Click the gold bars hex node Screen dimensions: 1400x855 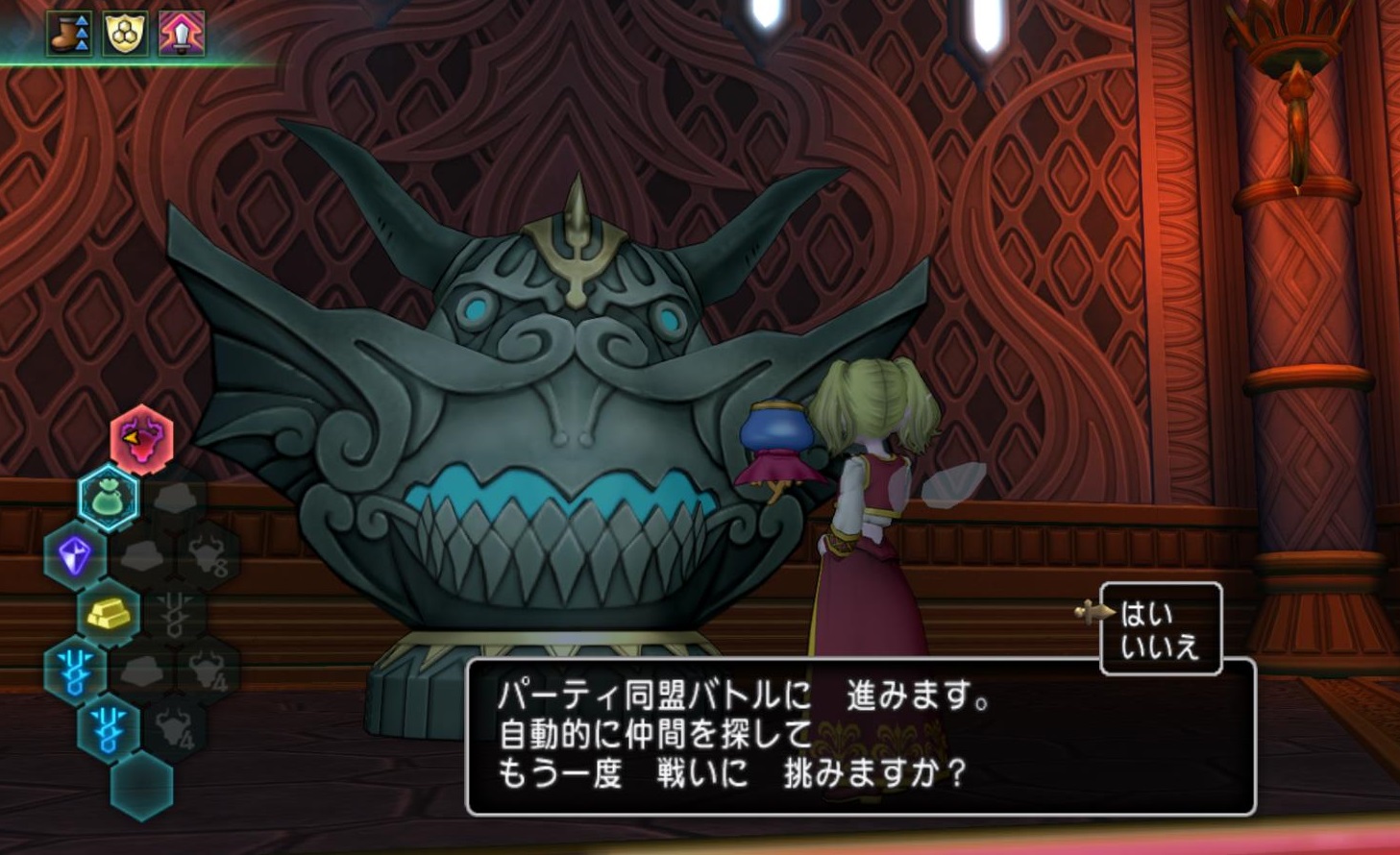click(x=109, y=612)
